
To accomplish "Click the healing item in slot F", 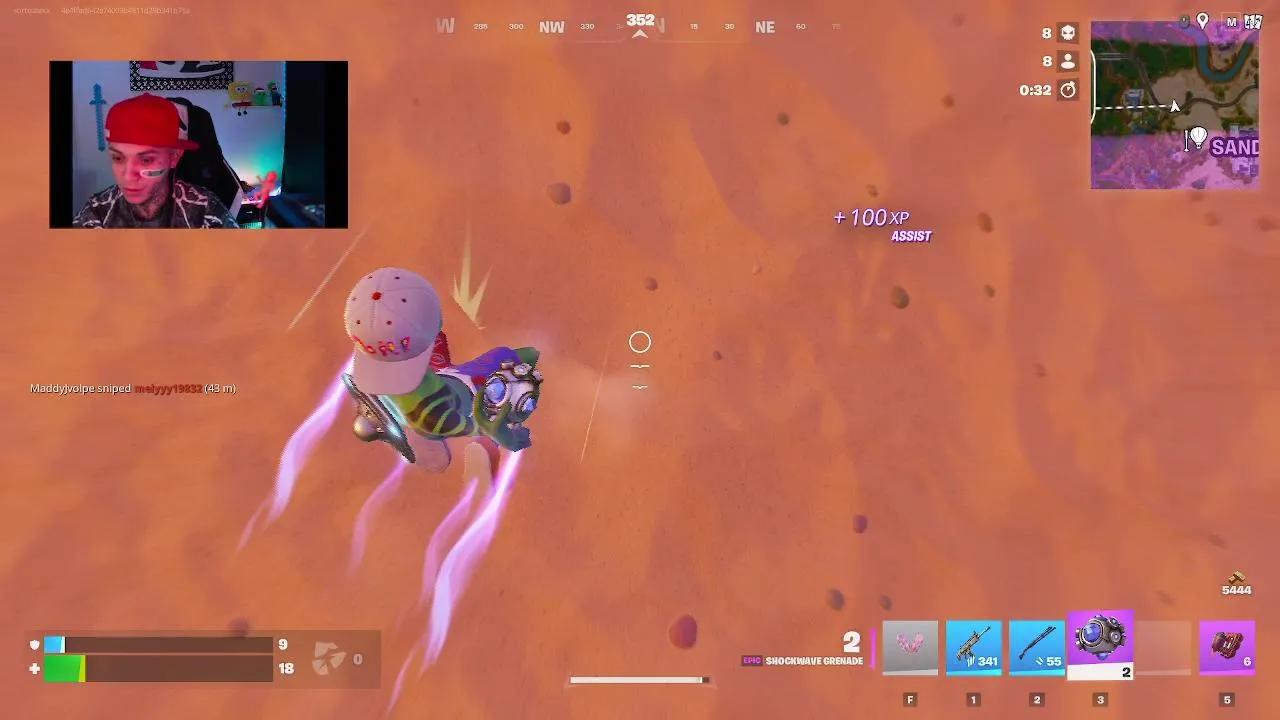I will 909,645.
